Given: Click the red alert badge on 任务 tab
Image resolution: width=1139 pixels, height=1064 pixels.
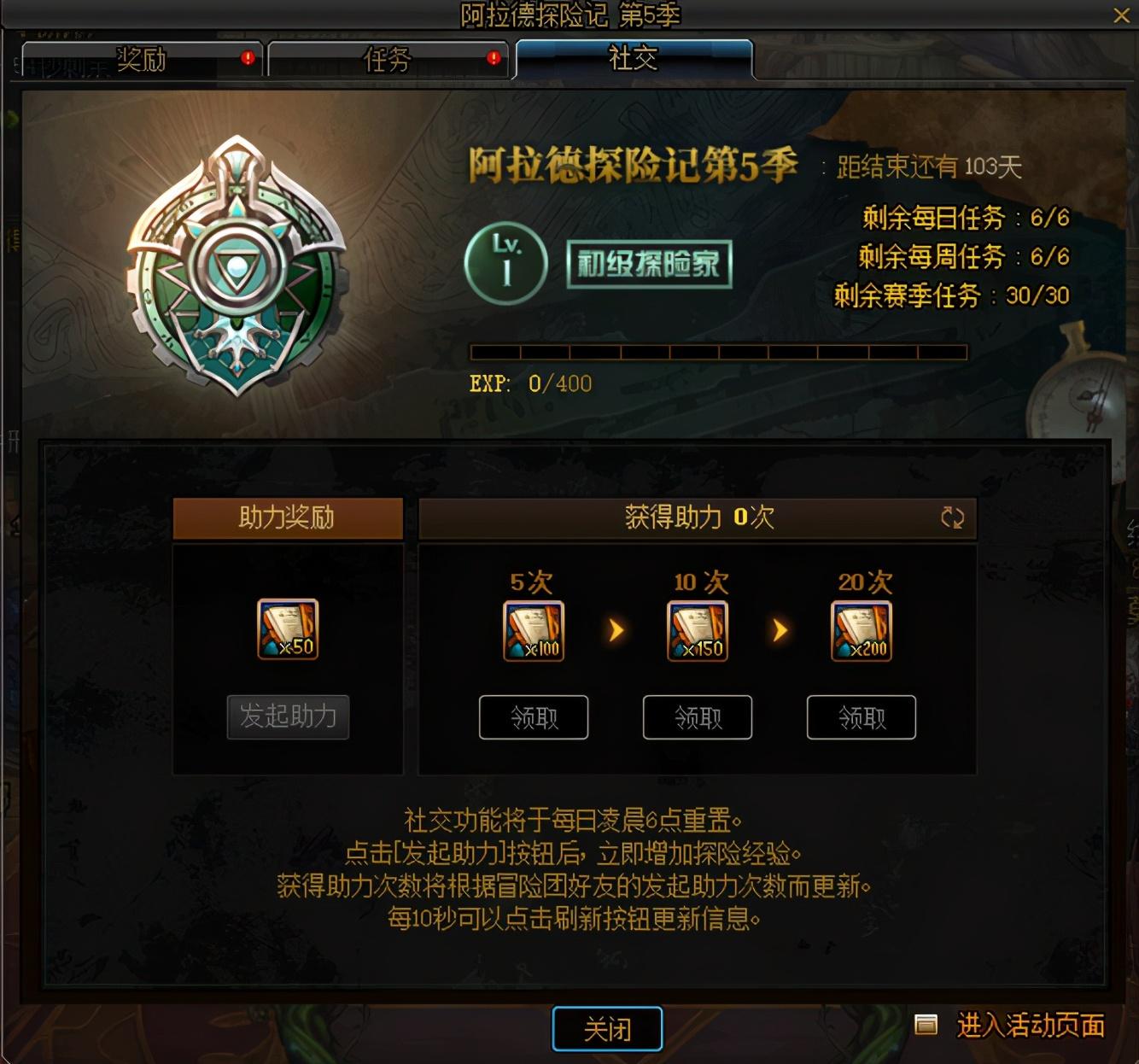Looking at the screenshot, I should point(493,56).
